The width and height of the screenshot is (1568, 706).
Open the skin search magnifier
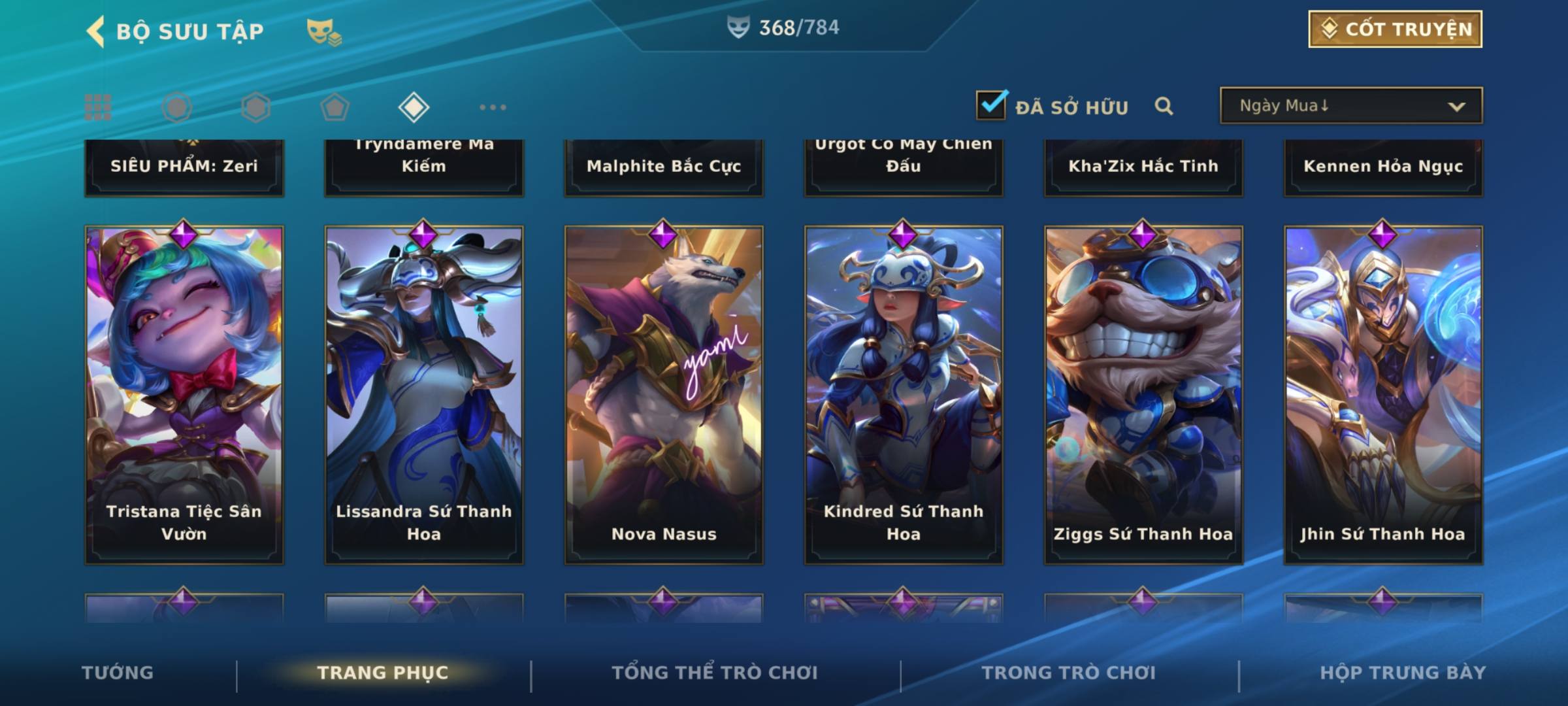[1164, 106]
